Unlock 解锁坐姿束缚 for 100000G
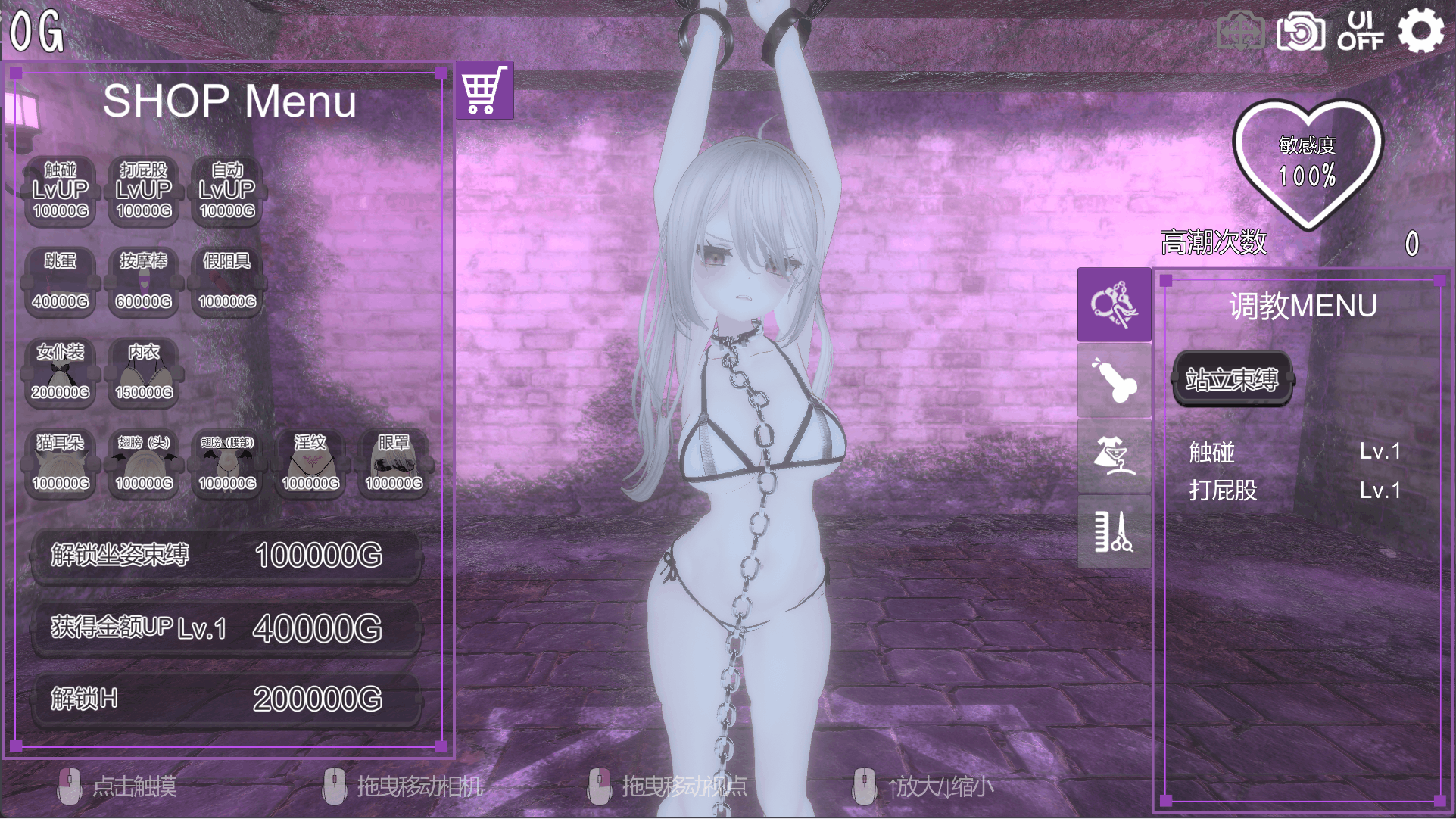 [226, 556]
